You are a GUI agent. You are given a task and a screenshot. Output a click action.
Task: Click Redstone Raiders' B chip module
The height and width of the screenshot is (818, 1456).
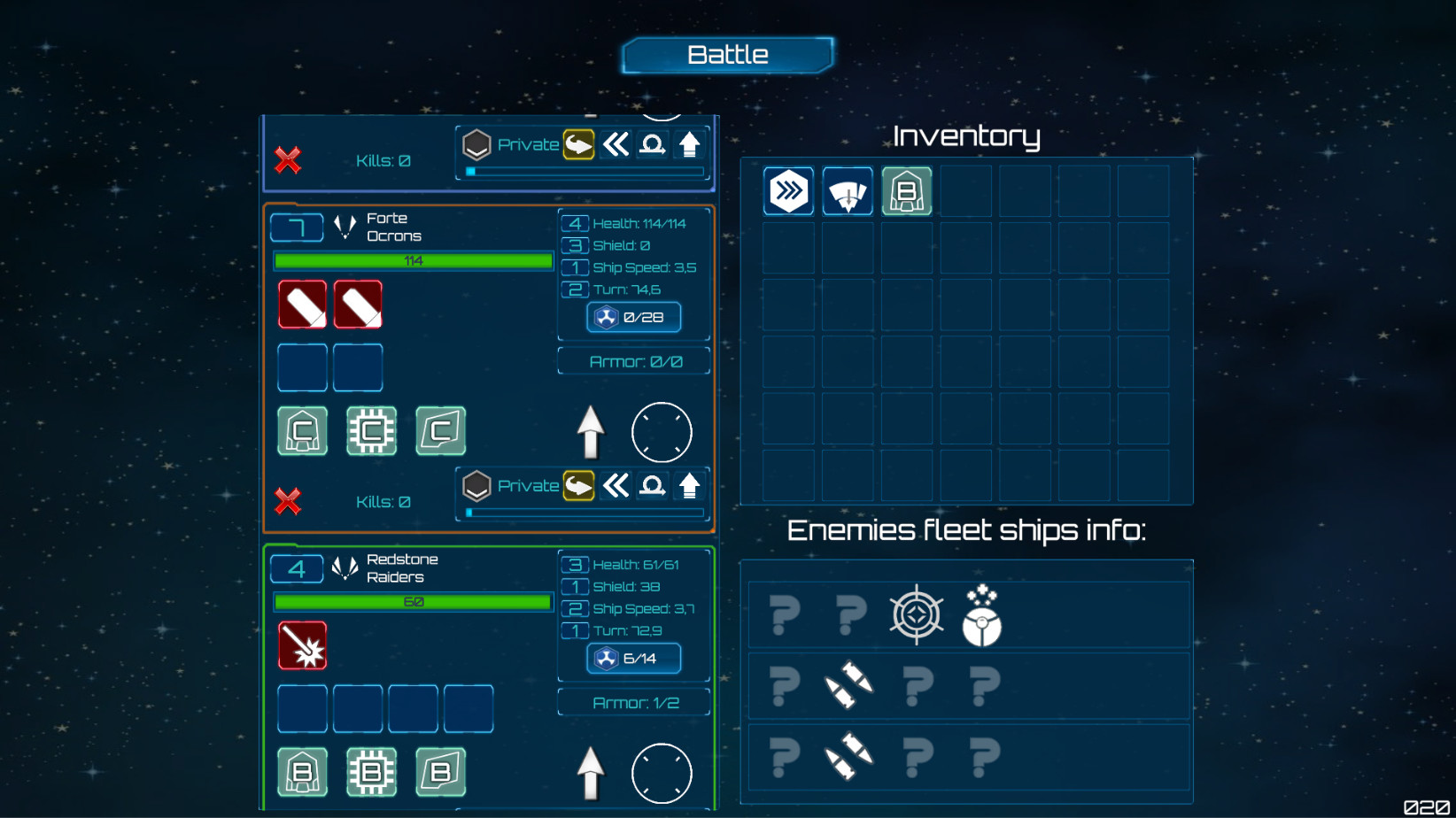371,772
